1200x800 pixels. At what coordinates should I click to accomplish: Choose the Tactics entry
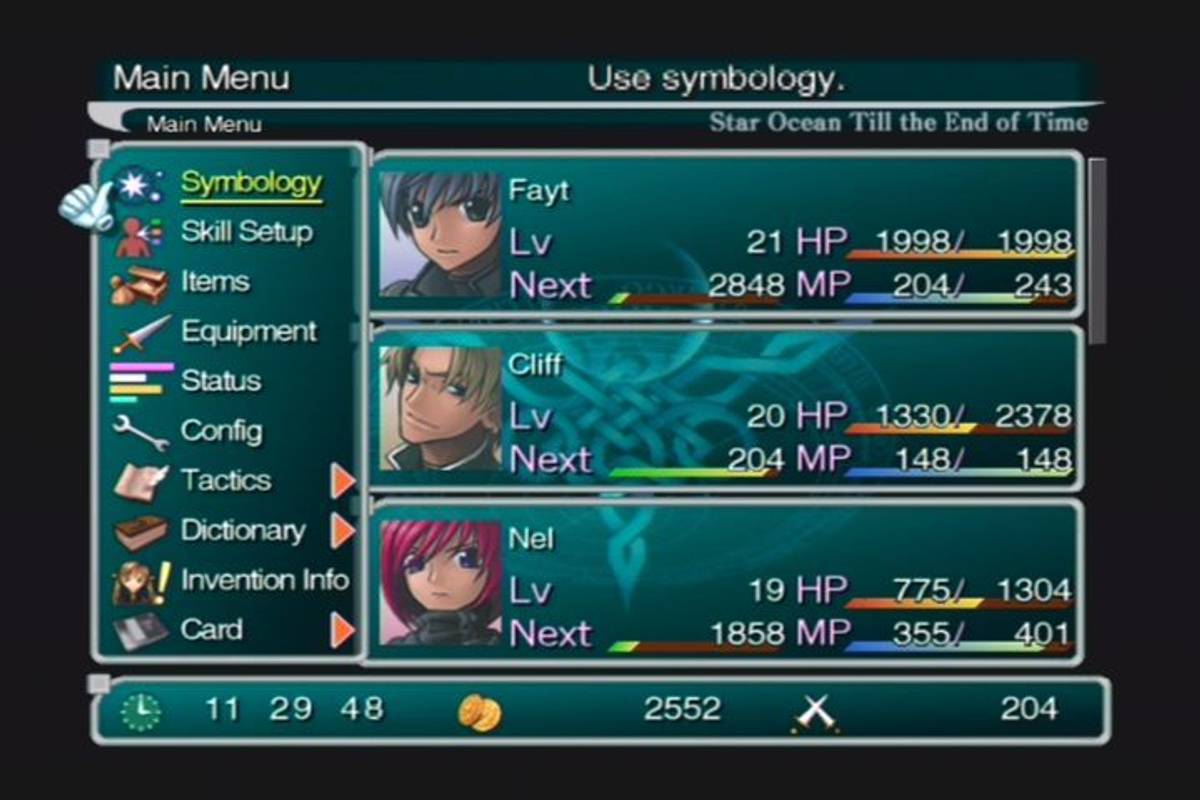pos(225,481)
